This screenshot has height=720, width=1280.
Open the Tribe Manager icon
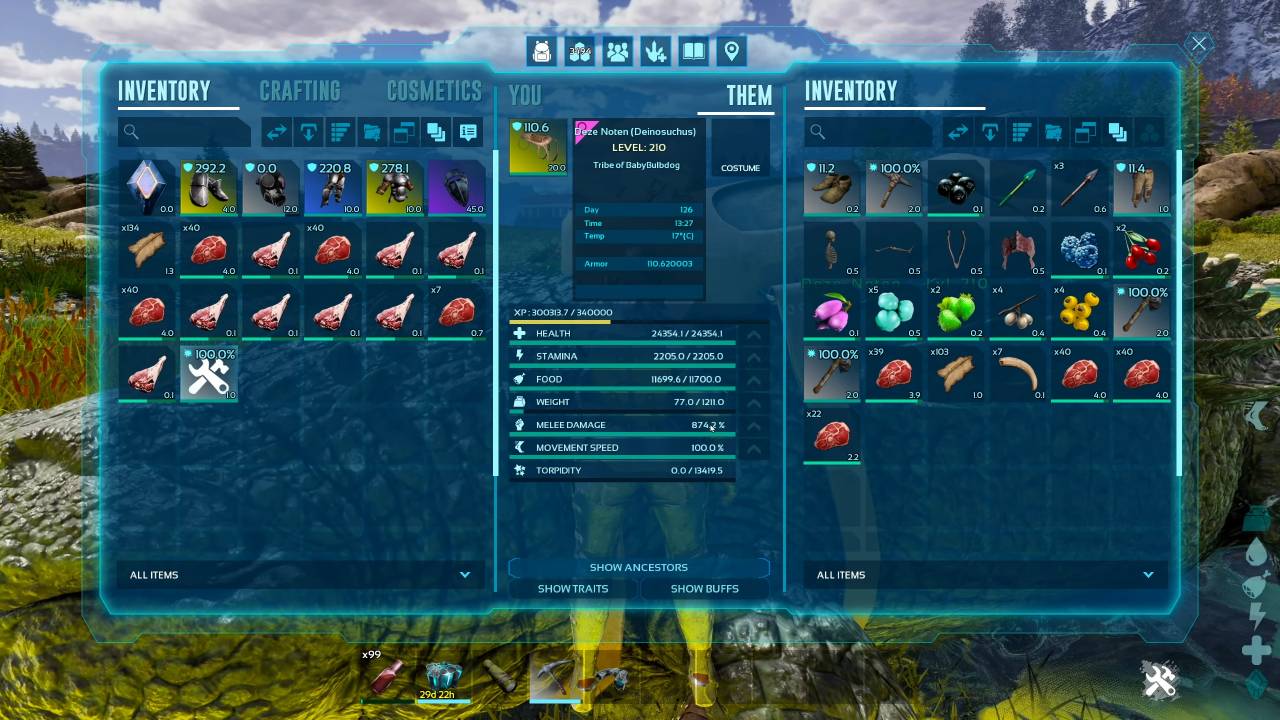click(x=617, y=51)
